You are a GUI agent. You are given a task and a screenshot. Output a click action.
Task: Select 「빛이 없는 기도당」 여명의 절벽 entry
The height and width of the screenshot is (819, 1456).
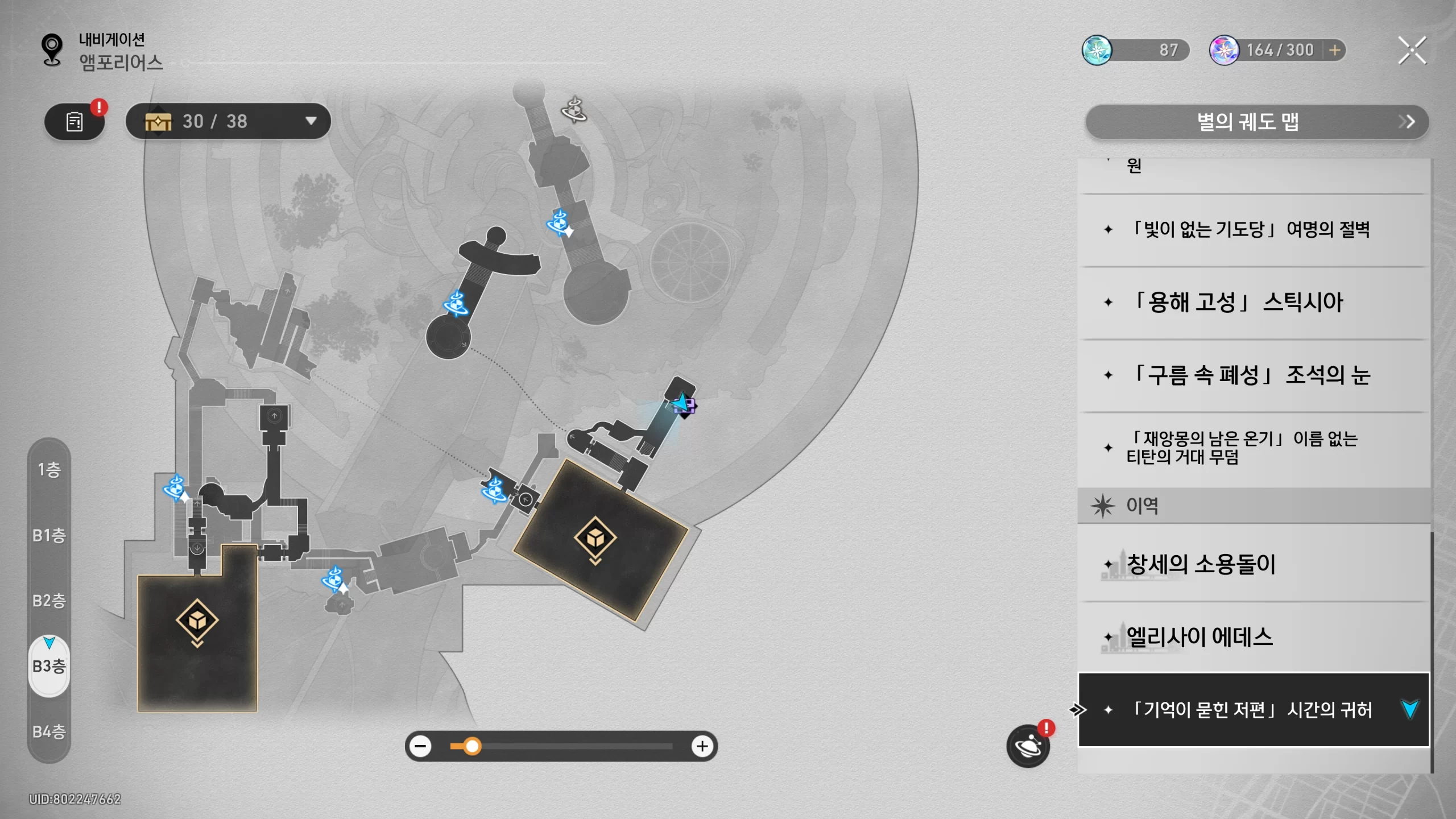[x=1251, y=230]
